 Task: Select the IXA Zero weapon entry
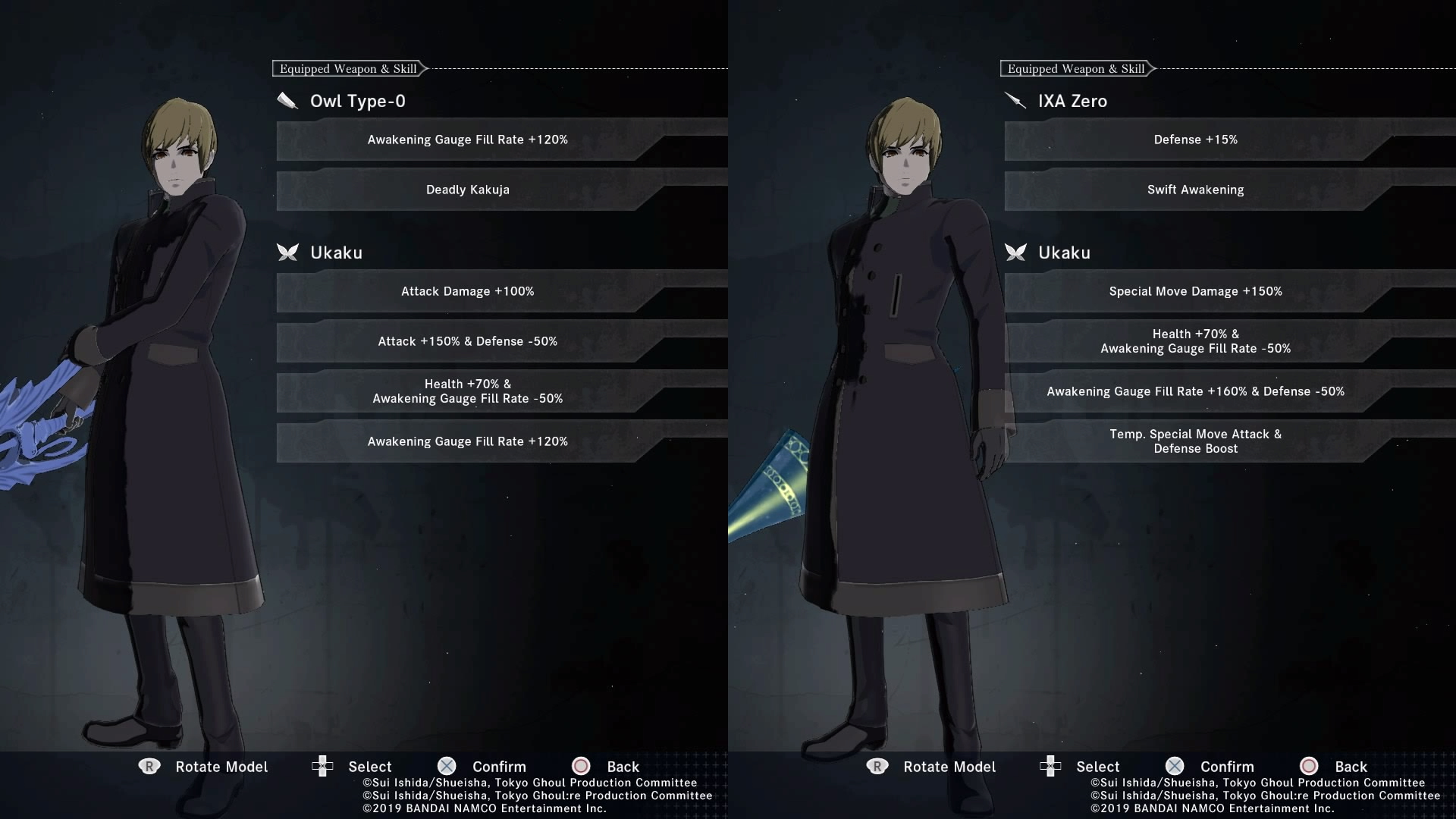[1072, 101]
